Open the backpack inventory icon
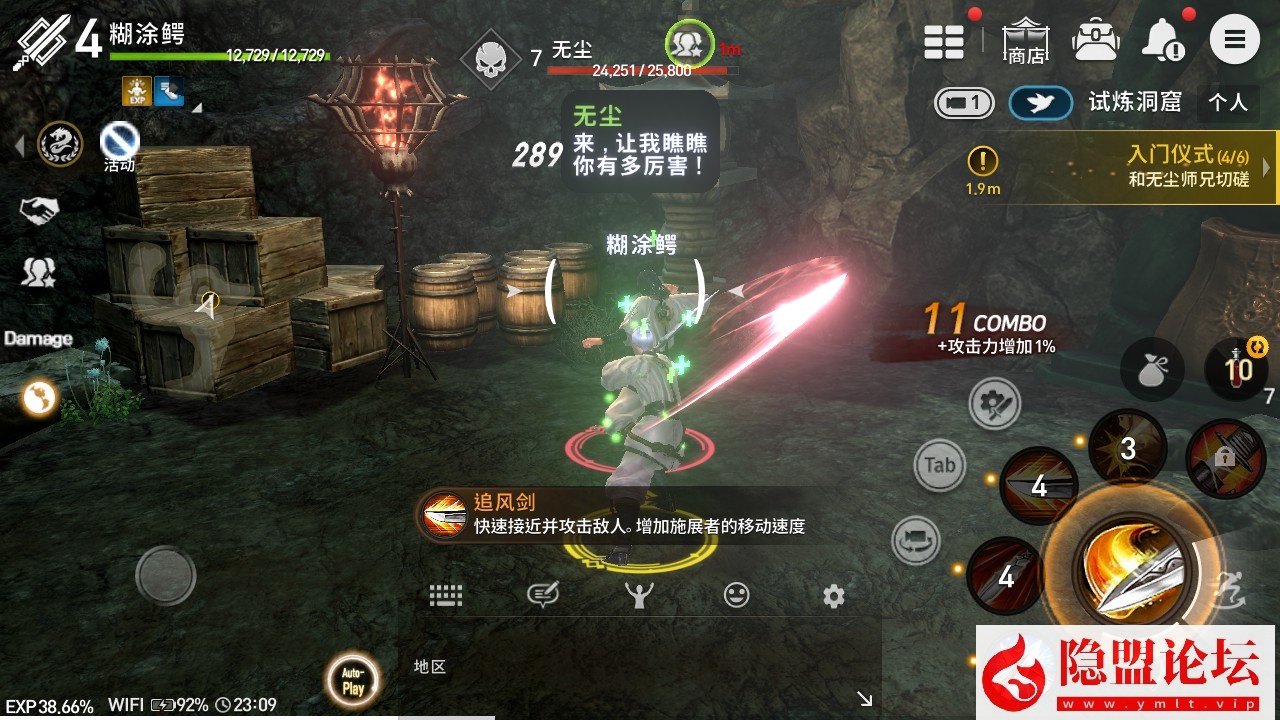The height and width of the screenshot is (720, 1280). coord(1096,38)
